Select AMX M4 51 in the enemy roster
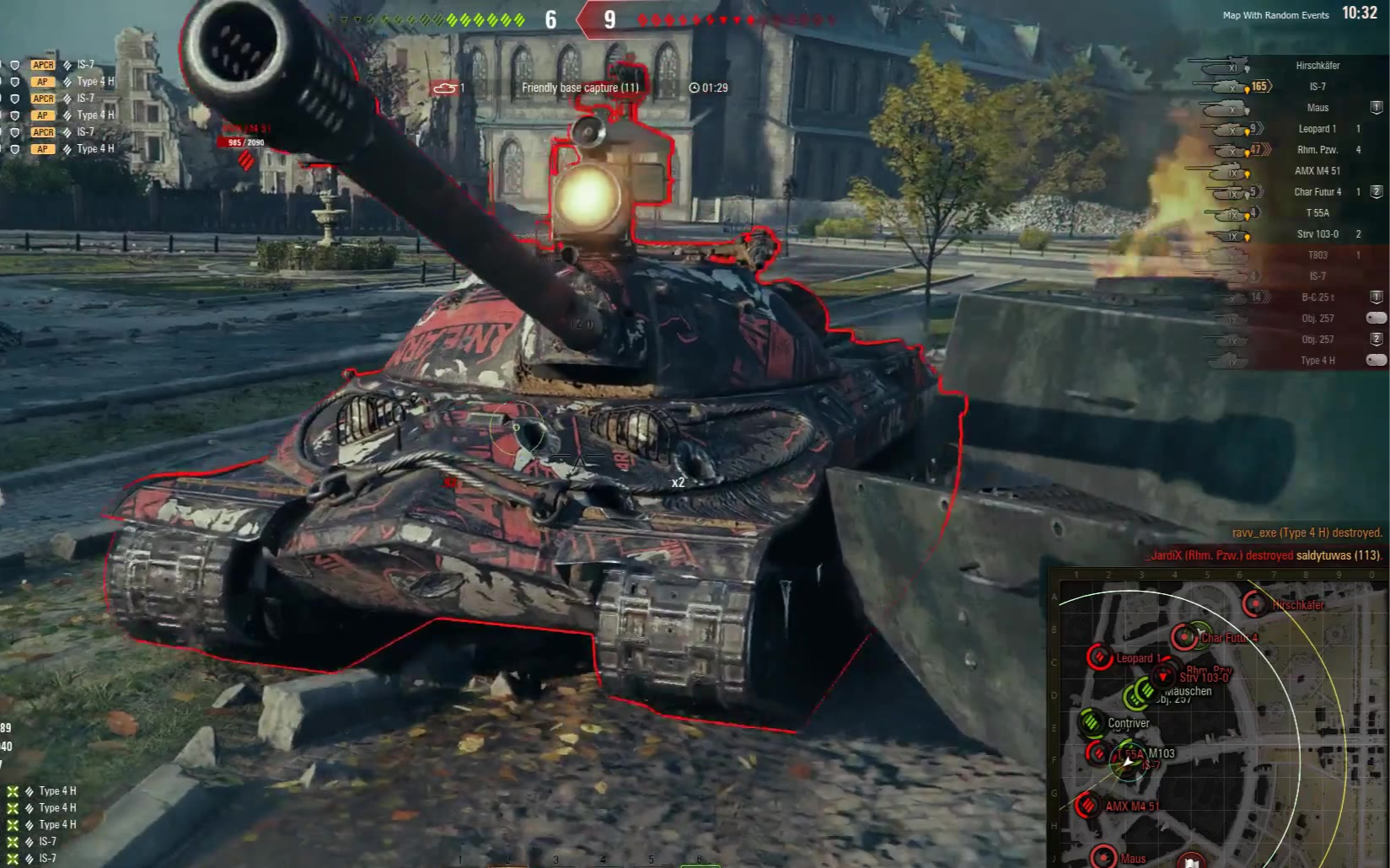 [1317, 171]
